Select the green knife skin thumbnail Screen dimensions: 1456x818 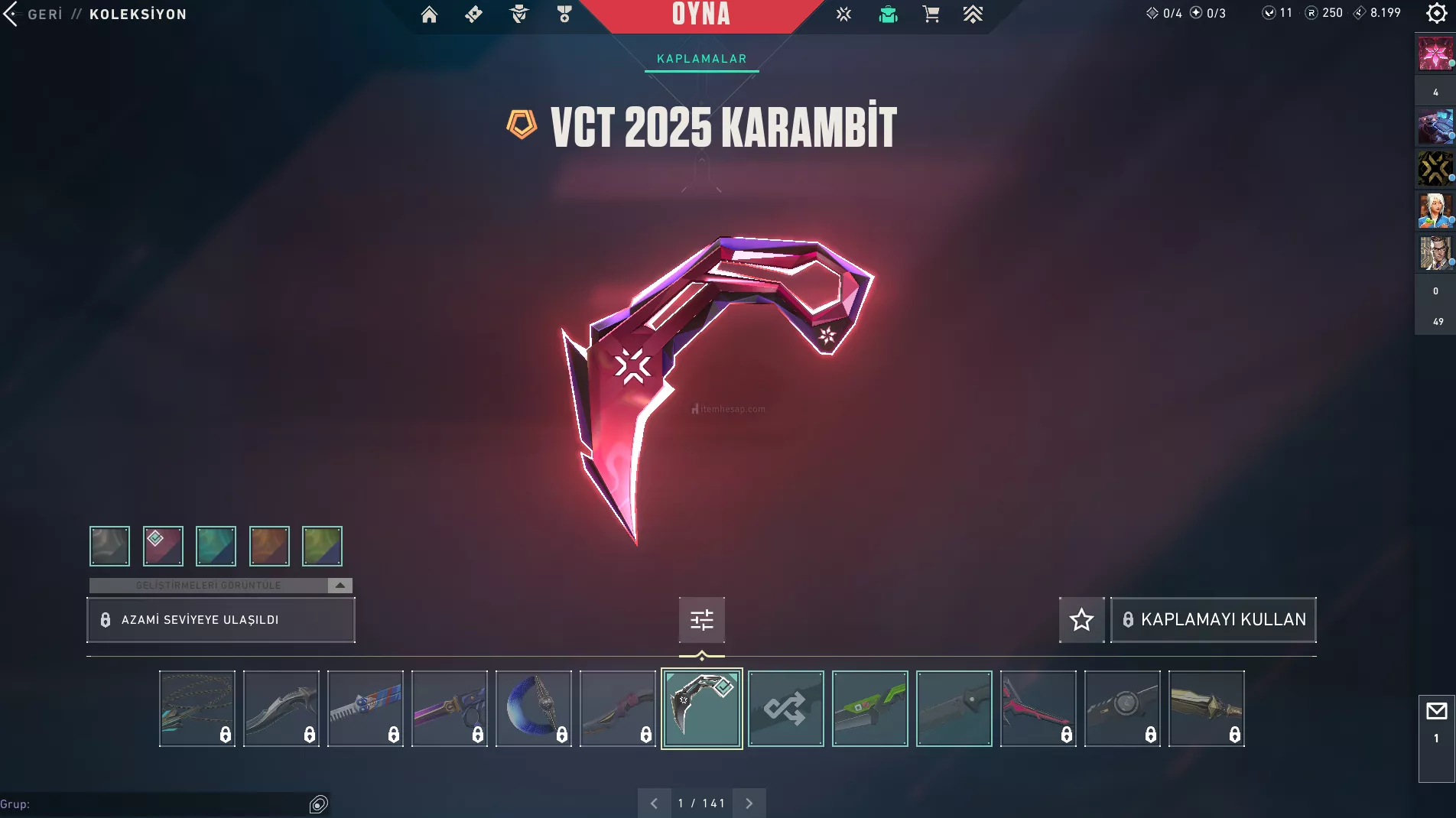869,709
